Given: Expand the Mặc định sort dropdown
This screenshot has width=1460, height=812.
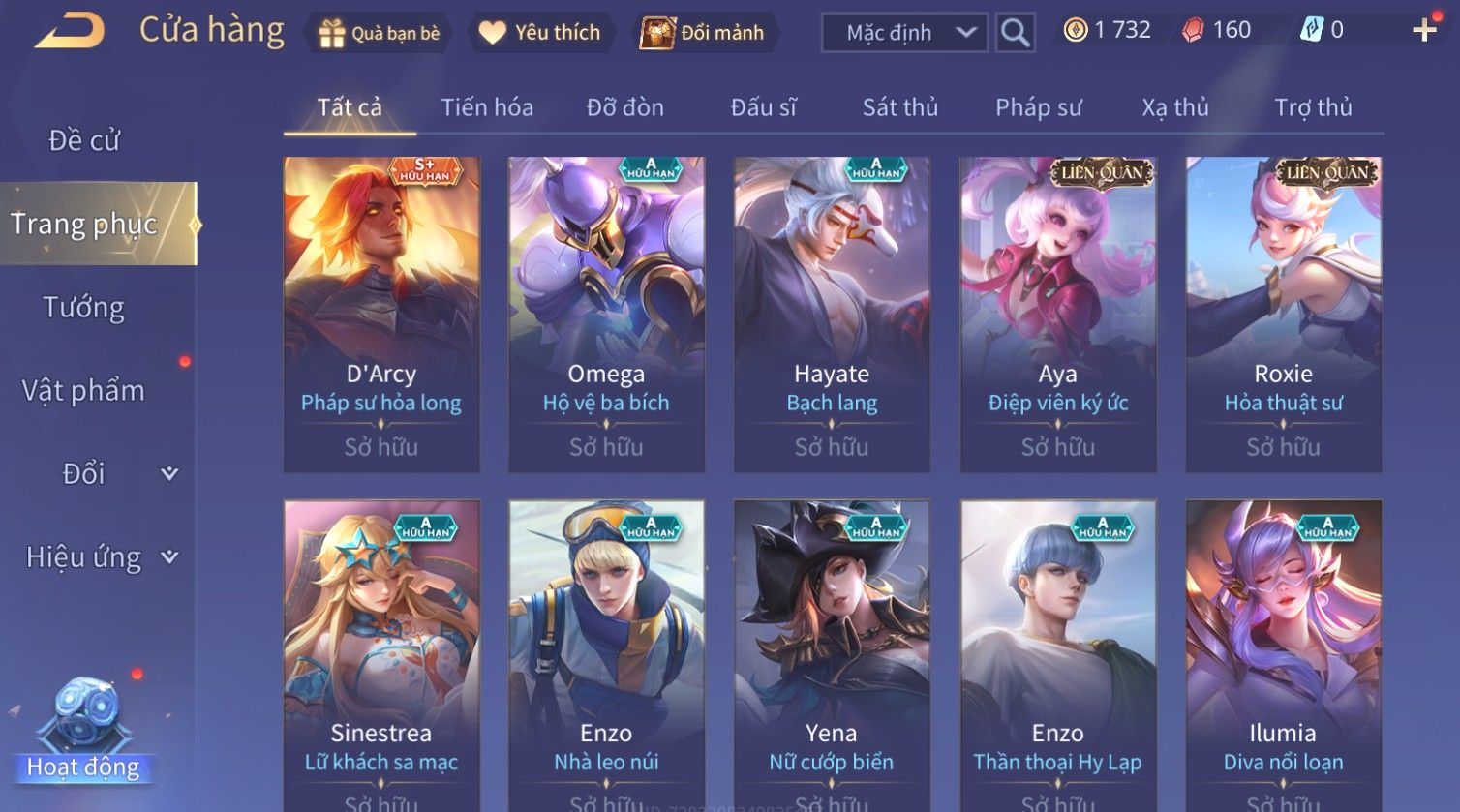Looking at the screenshot, I should point(903,33).
